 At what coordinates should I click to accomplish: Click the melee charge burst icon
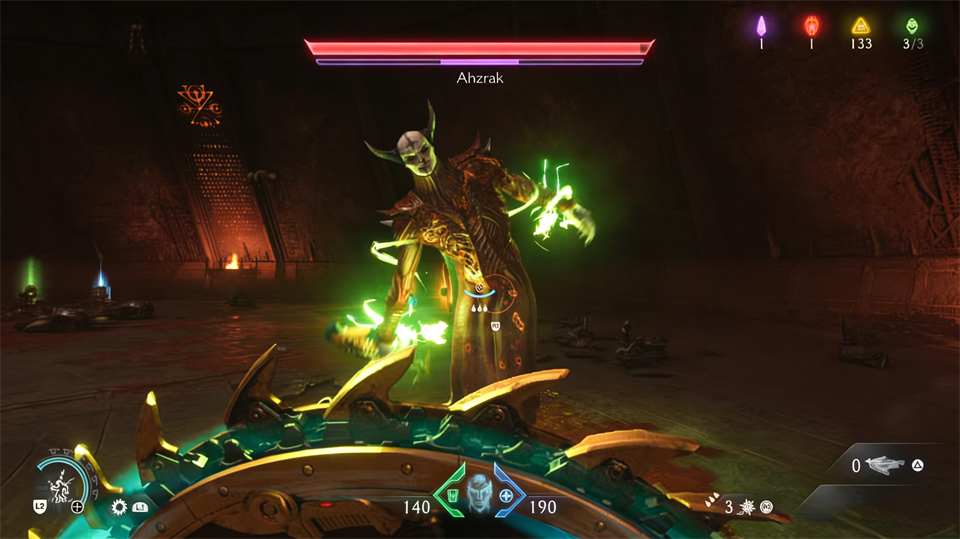pyautogui.click(x=746, y=506)
